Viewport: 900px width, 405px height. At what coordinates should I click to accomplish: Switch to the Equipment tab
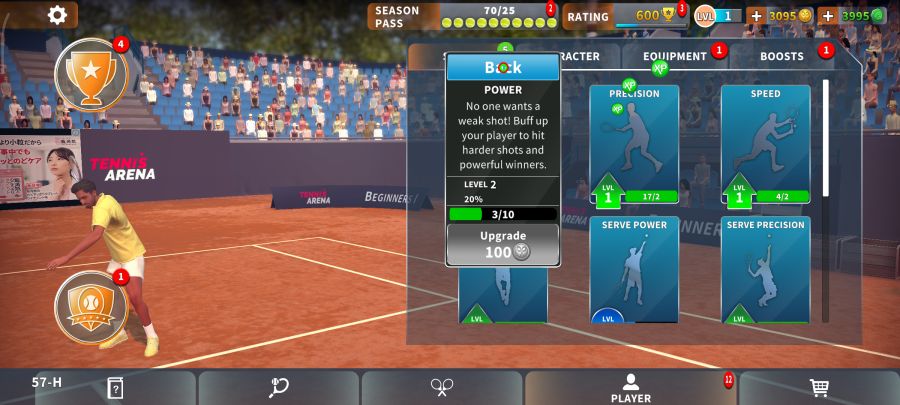pyautogui.click(x=675, y=57)
